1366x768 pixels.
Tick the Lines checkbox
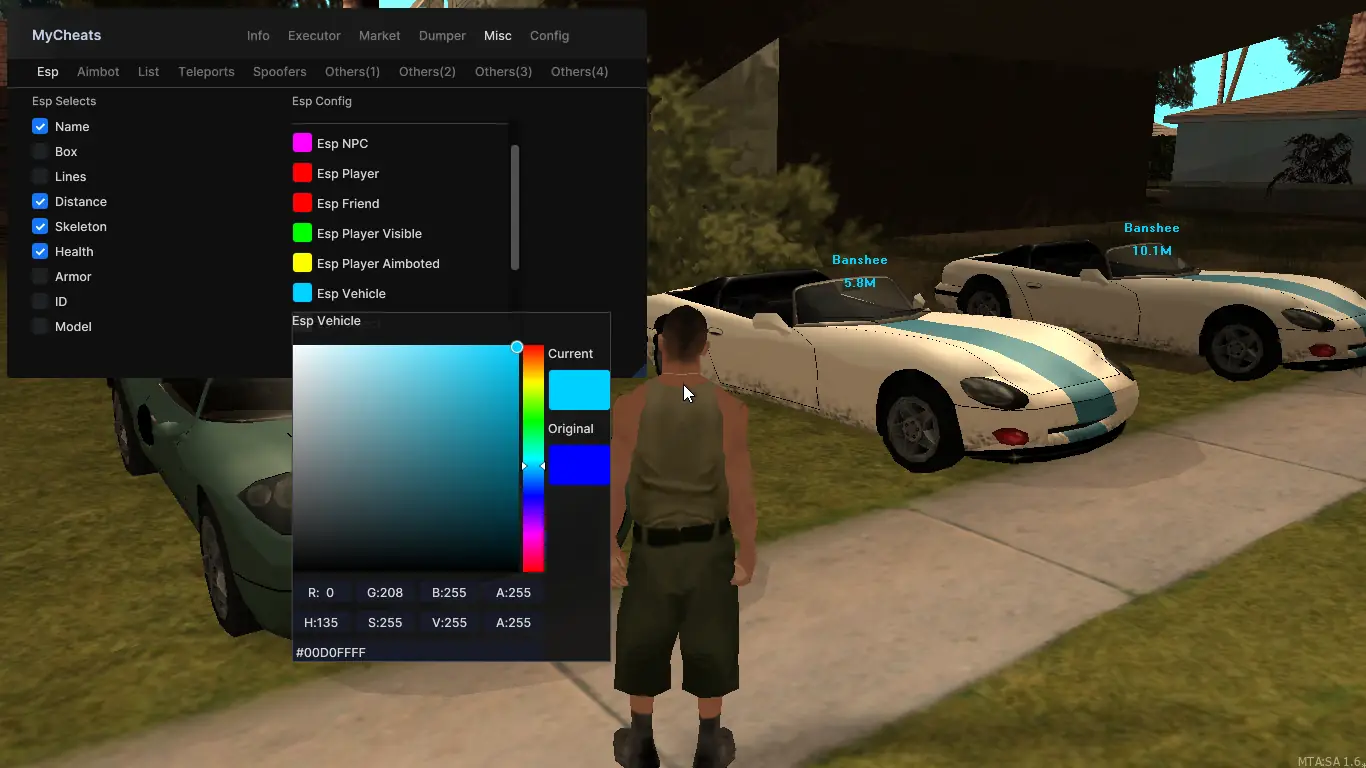coord(40,177)
